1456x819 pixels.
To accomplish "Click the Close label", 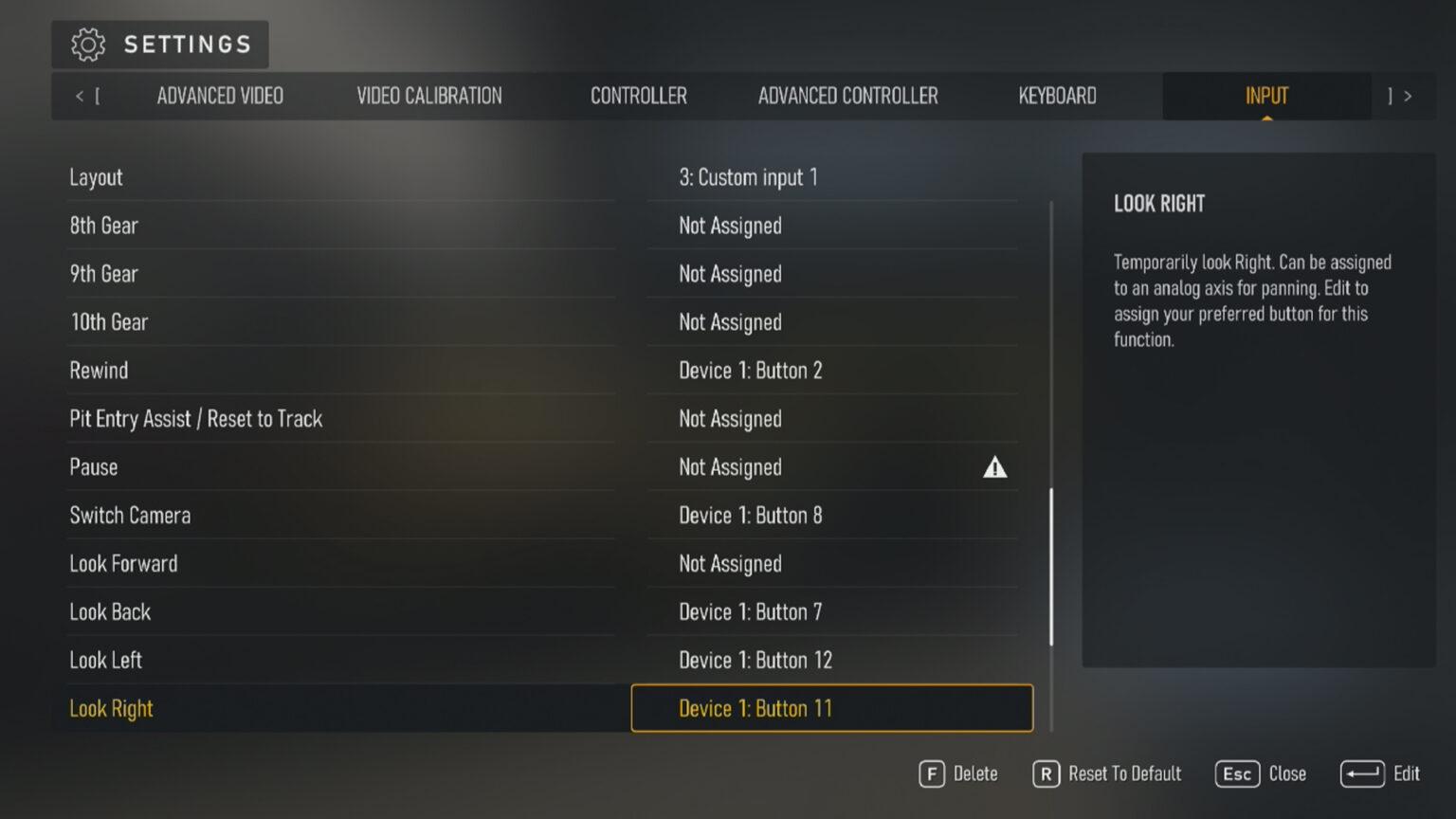I will tap(1287, 773).
